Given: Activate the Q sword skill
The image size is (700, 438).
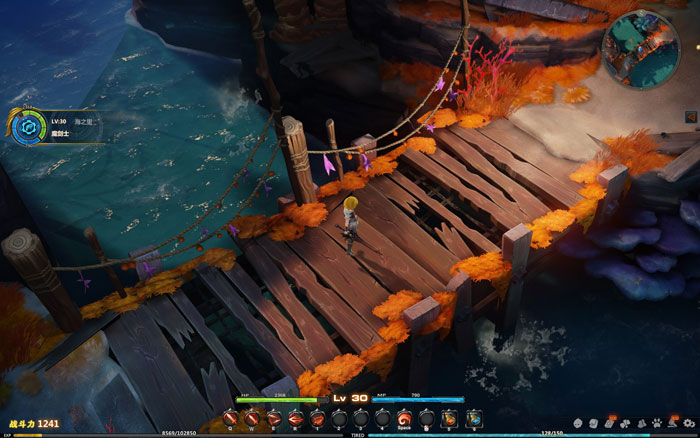Looking at the screenshot, I should point(232,417).
